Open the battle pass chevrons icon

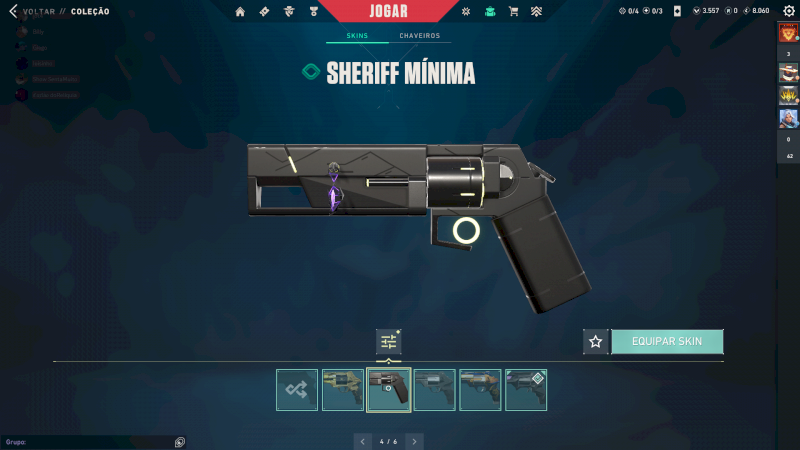tap(537, 12)
